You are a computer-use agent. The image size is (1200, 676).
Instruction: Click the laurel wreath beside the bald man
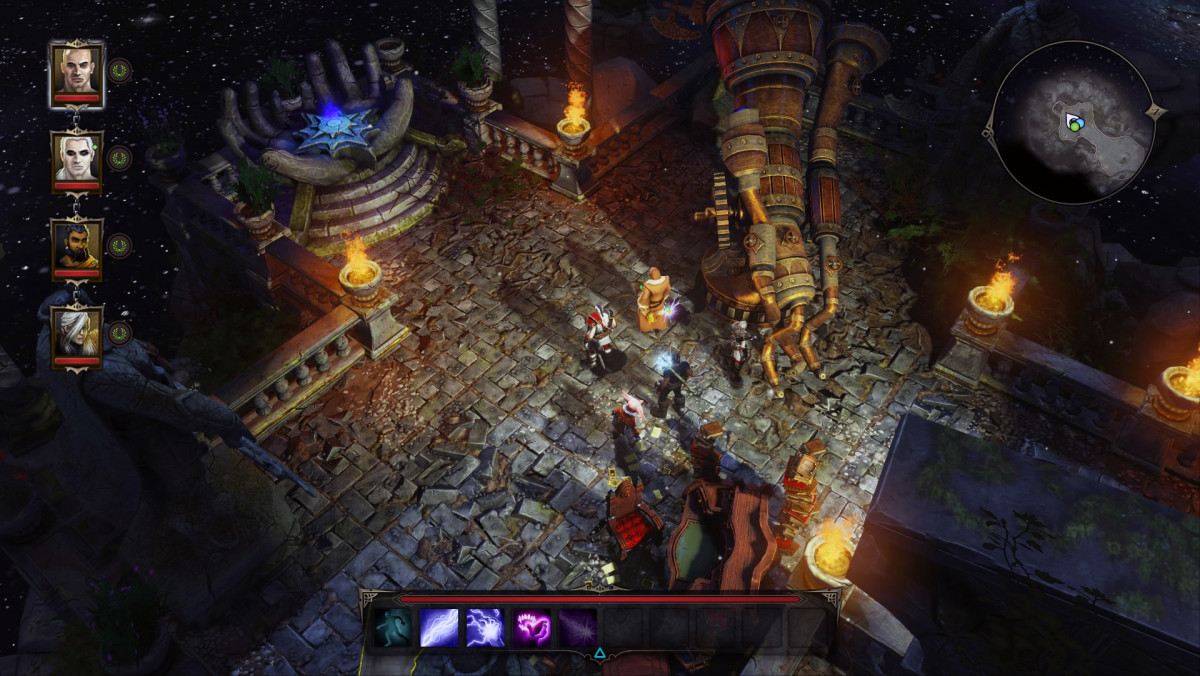pyautogui.click(x=120, y=70)
